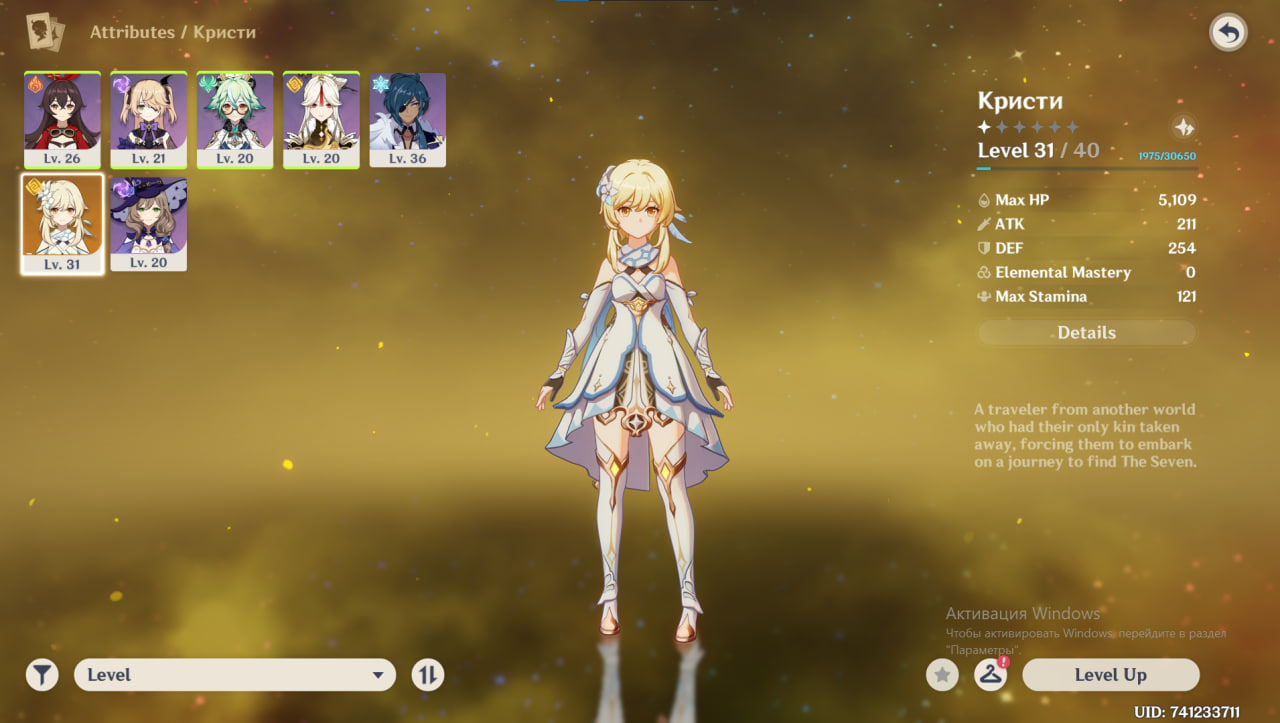1280x723 pixels.
Task: Toggle the sort order arrows
Action: pyautogui.click(x=428, y=675)
